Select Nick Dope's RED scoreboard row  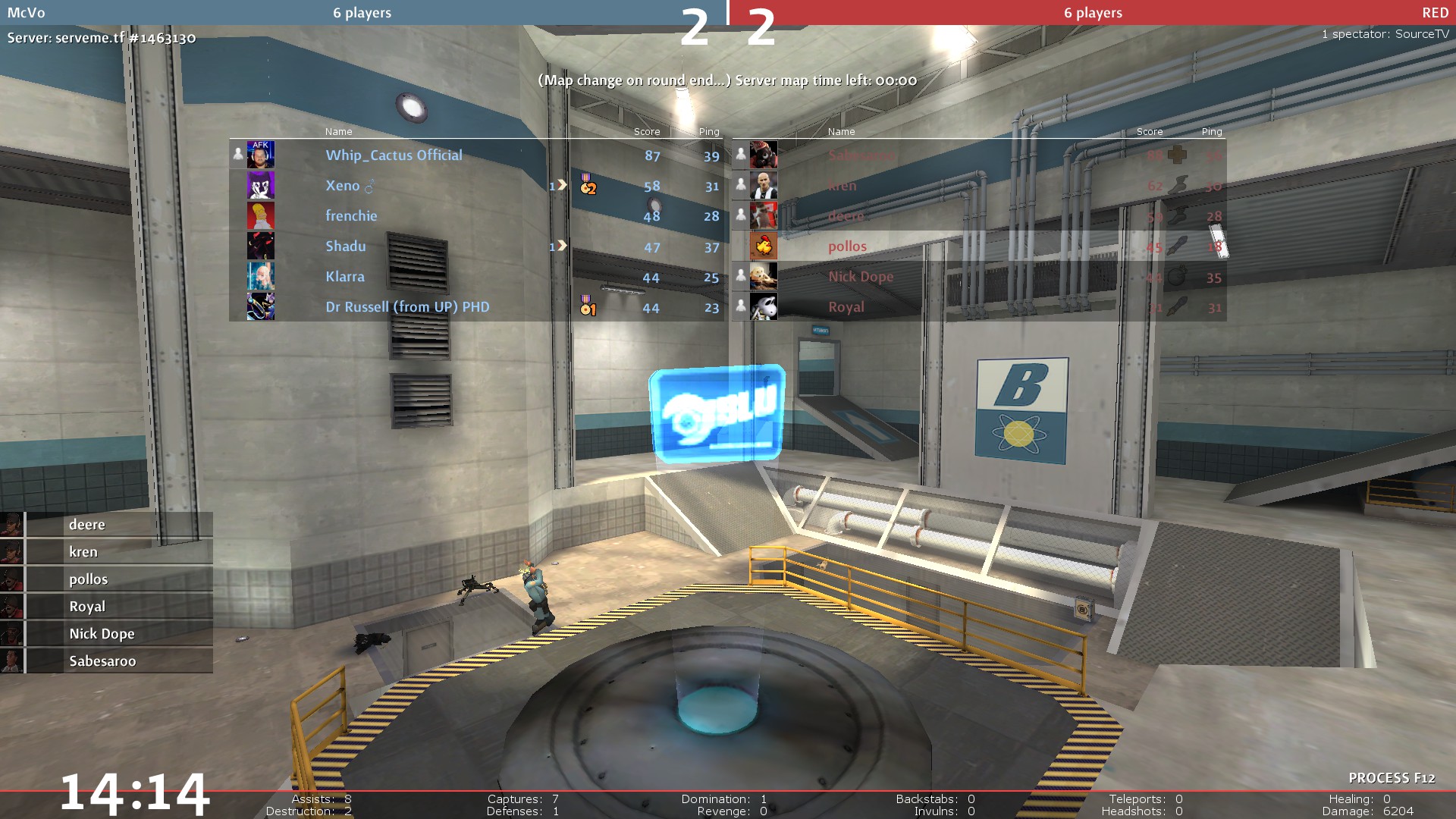tap(861, 277)
